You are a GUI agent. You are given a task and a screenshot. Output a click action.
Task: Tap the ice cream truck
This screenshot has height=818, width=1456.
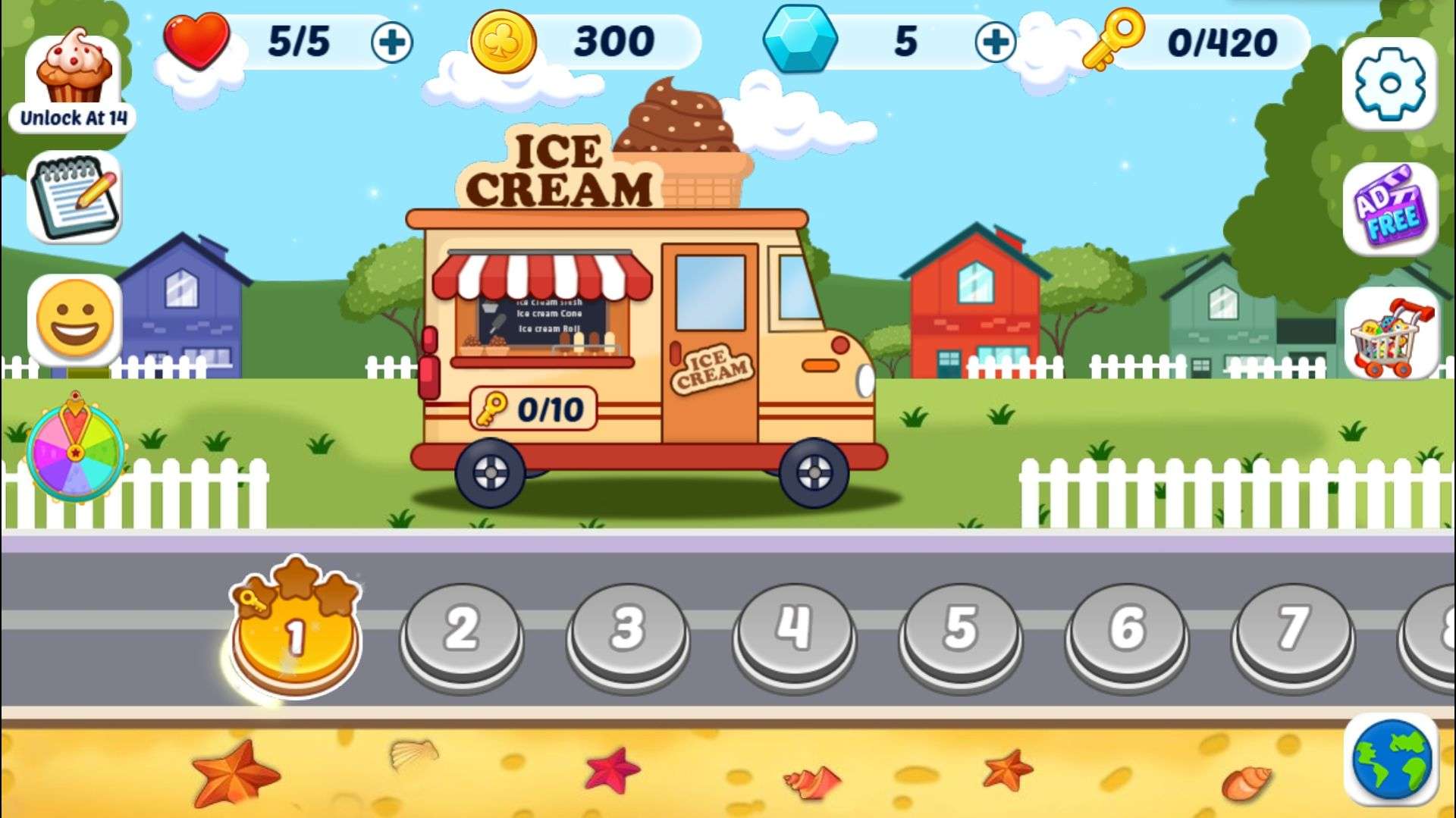tap(645, 341)
